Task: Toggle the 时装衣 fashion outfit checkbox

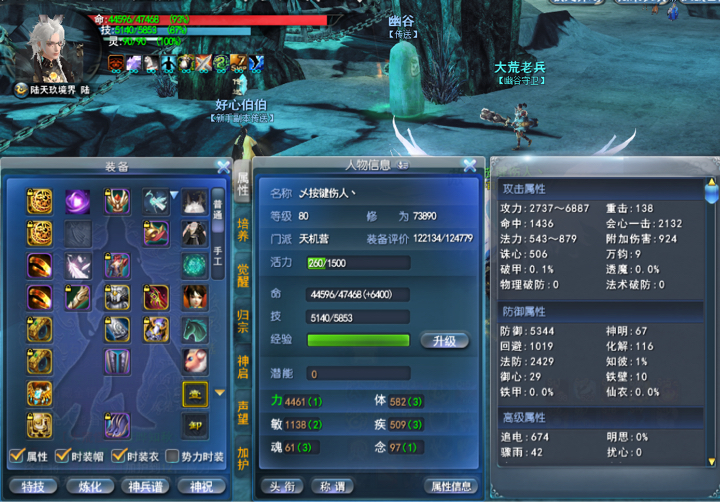Action: [119, 457]
